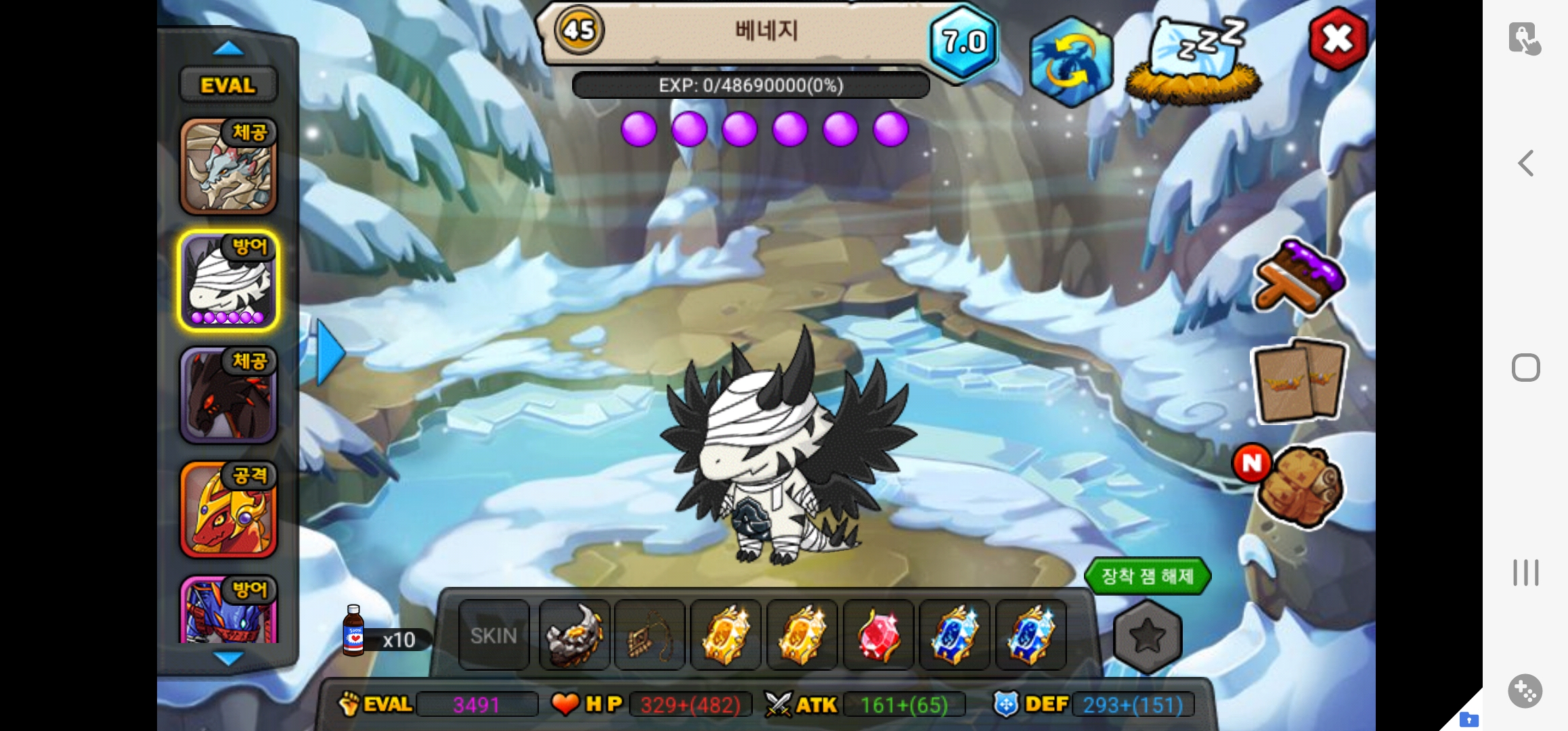Viewport: 1568px width, 731px height.
Task: Use the potion bottle x10 item
Action: (x=355, y=632)
